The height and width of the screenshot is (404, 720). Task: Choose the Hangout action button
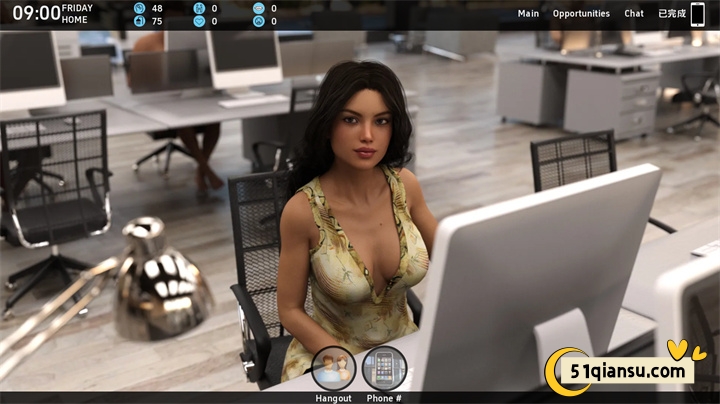(x=333, y=368)
